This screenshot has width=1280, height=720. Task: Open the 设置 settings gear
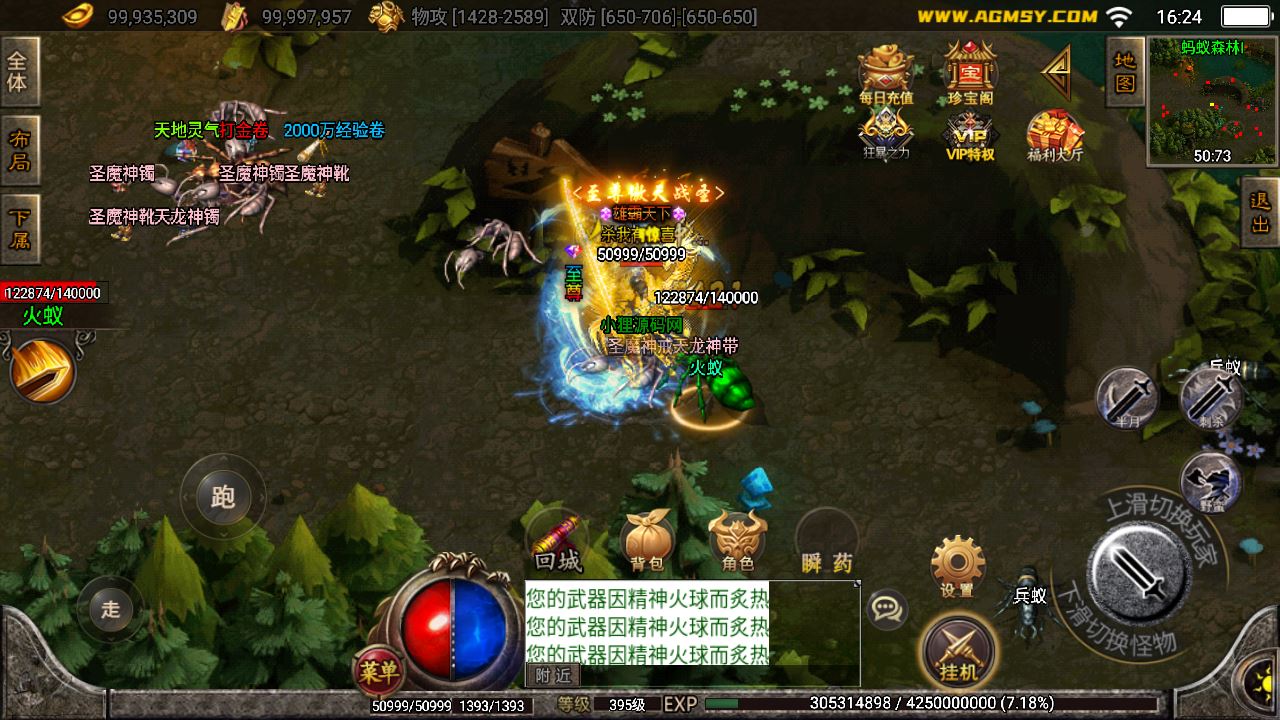957,566
